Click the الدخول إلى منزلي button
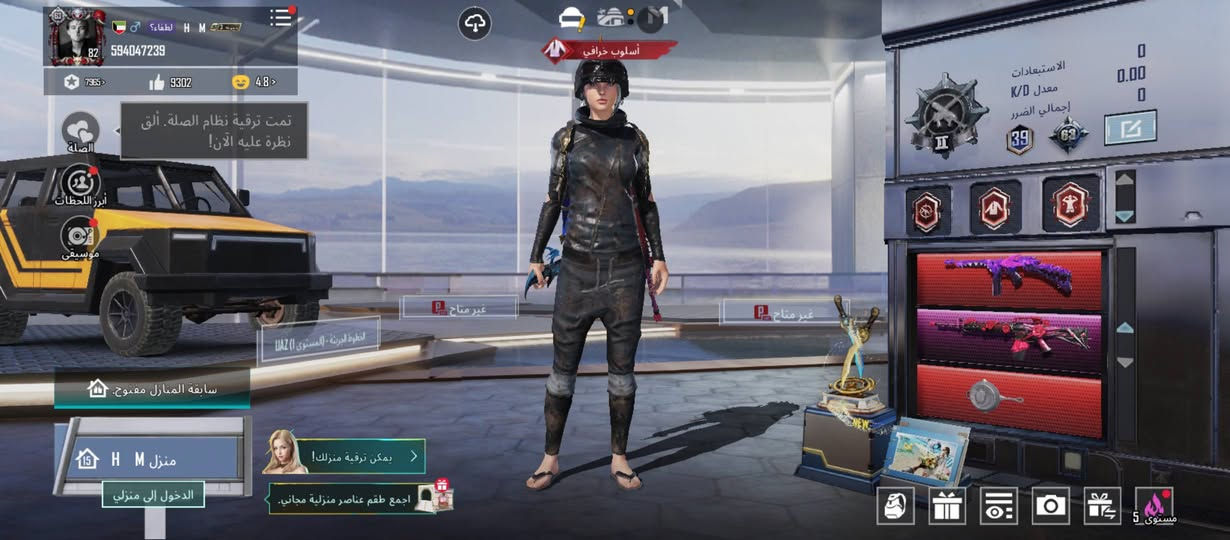 point(154,494)
